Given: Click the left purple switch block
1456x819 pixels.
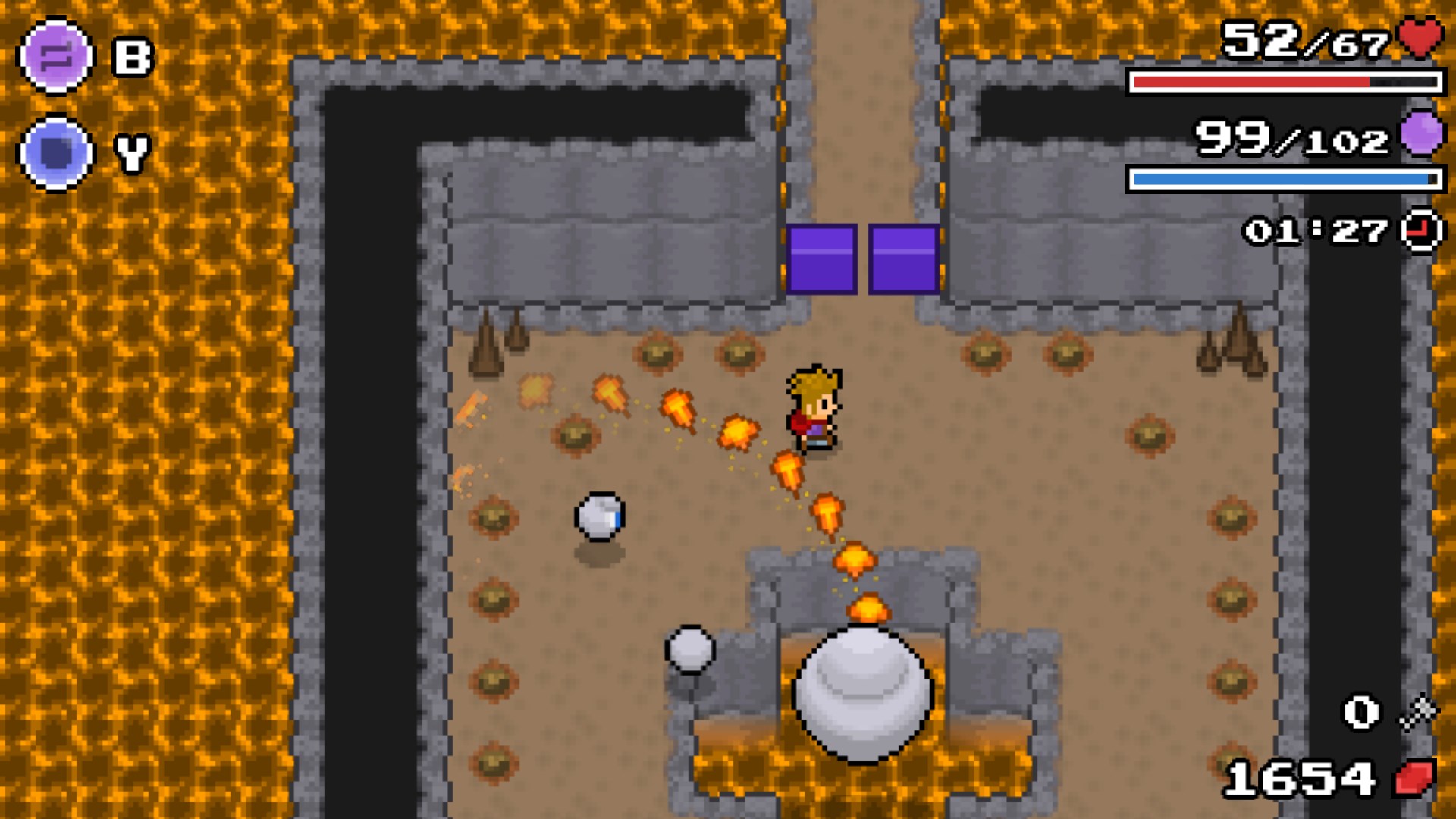Looking at the screenshot, I should pyautogui.click(x=822, y=260).
